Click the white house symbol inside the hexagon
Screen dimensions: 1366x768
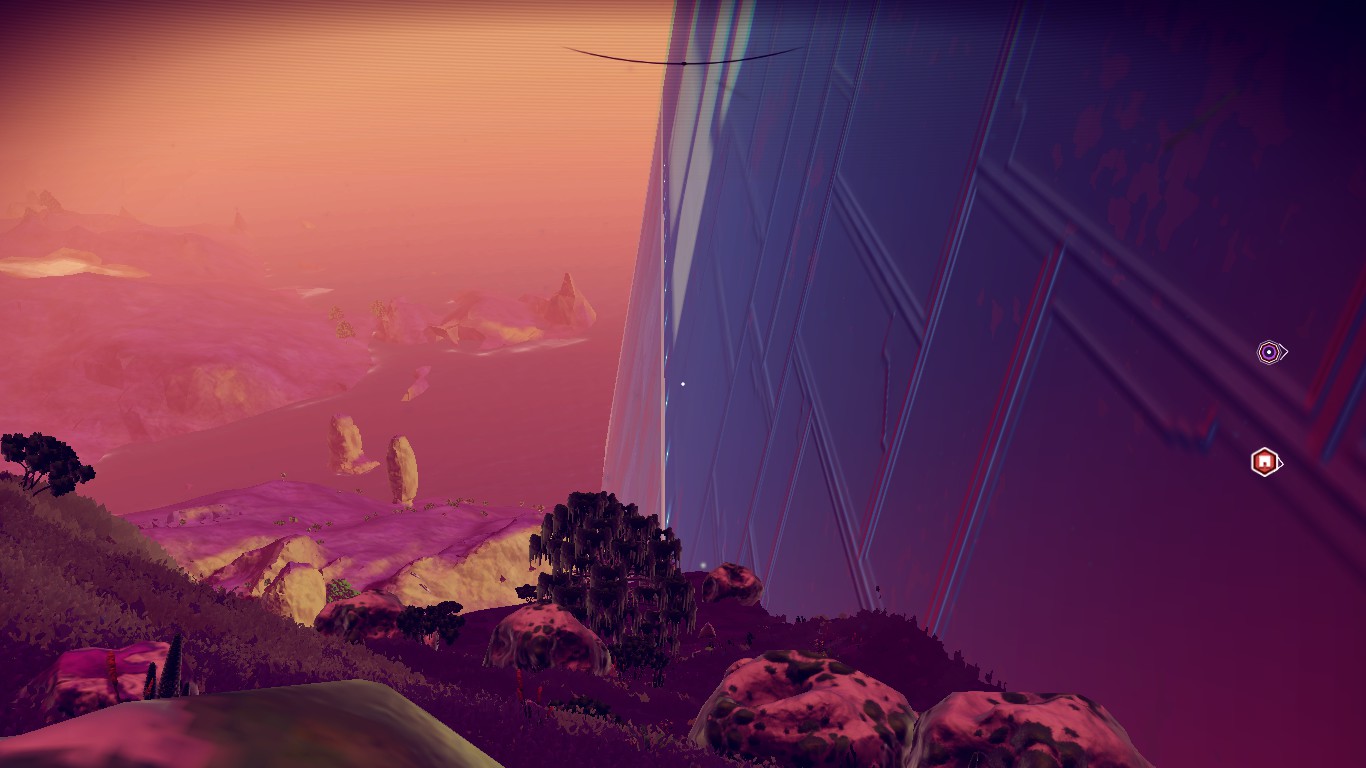[x=1263, y=460]
